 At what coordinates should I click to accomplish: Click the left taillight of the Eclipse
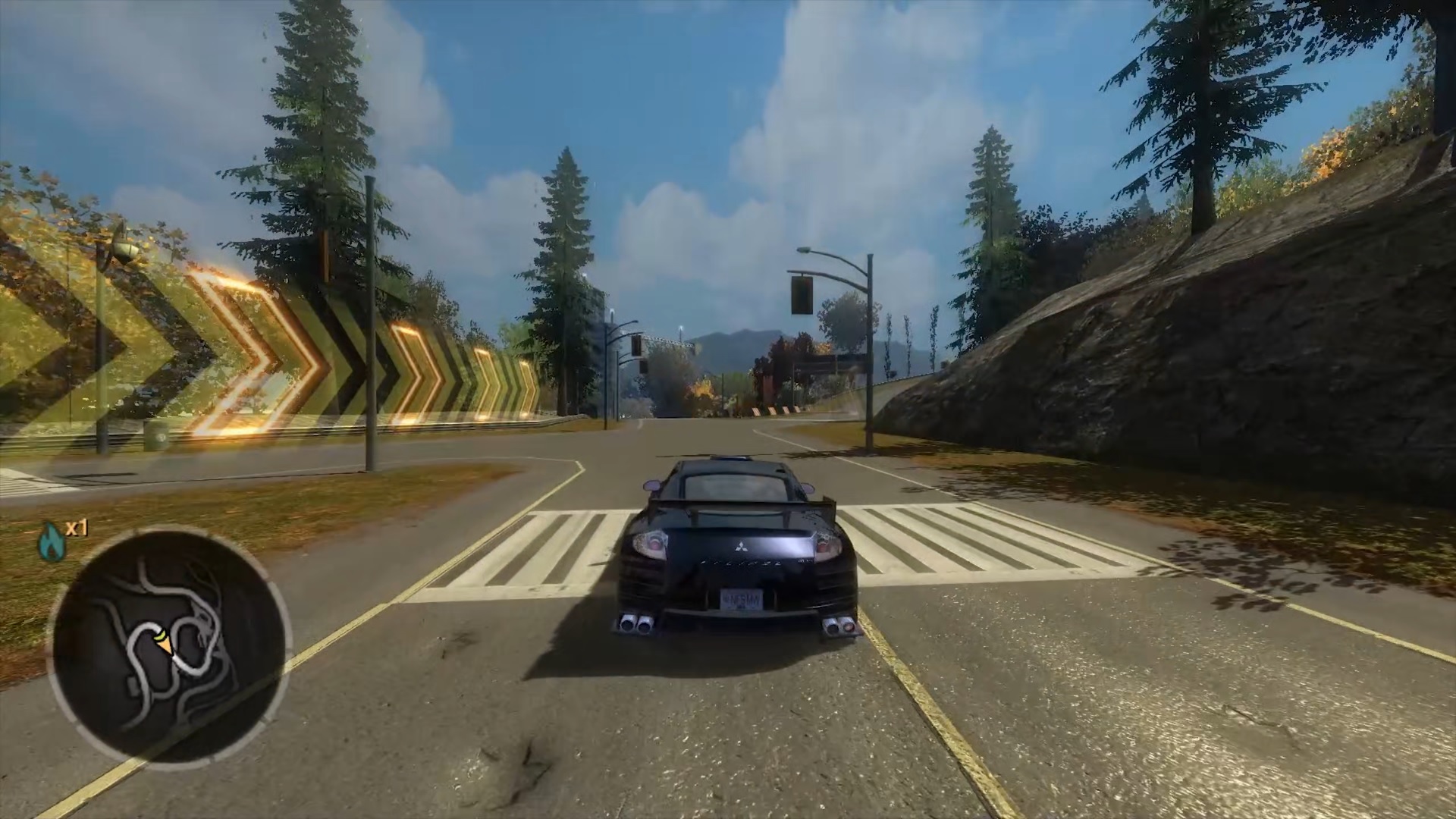tap(651, 544)
